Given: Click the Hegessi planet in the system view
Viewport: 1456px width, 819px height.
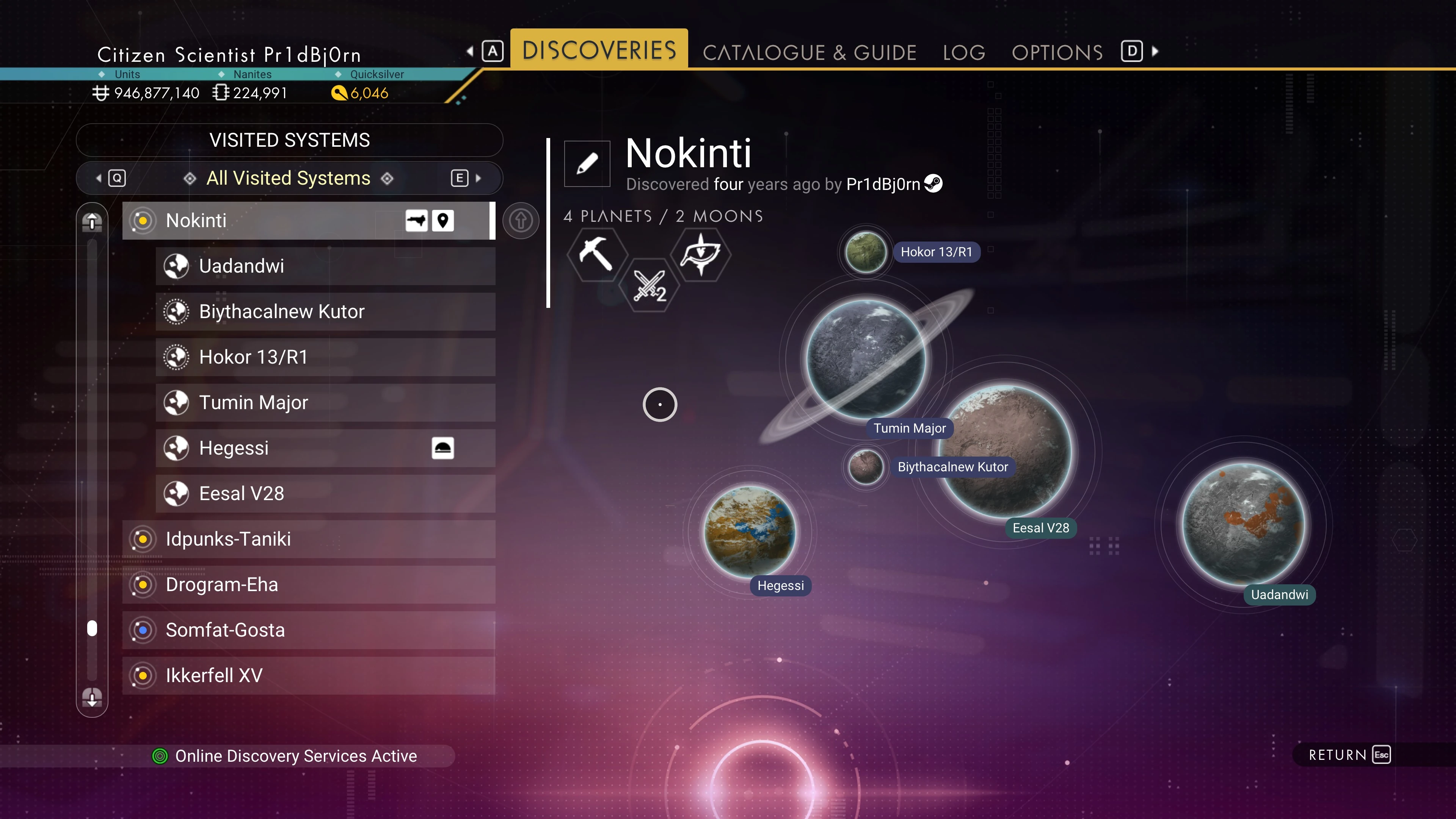Looking at the screenshot, I should (x=750, y=531).
